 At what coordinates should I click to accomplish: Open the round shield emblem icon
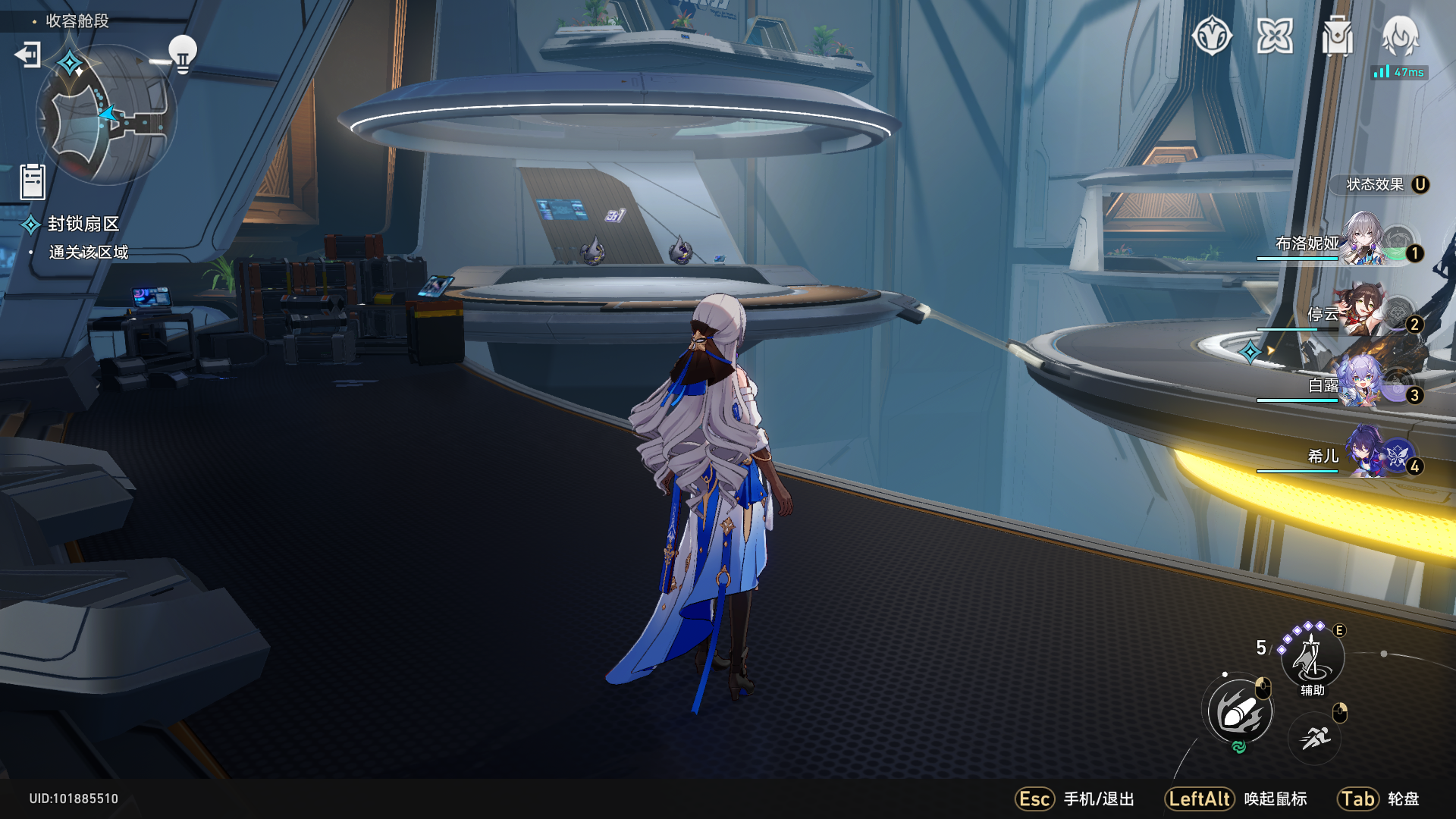coord(1212,36)
